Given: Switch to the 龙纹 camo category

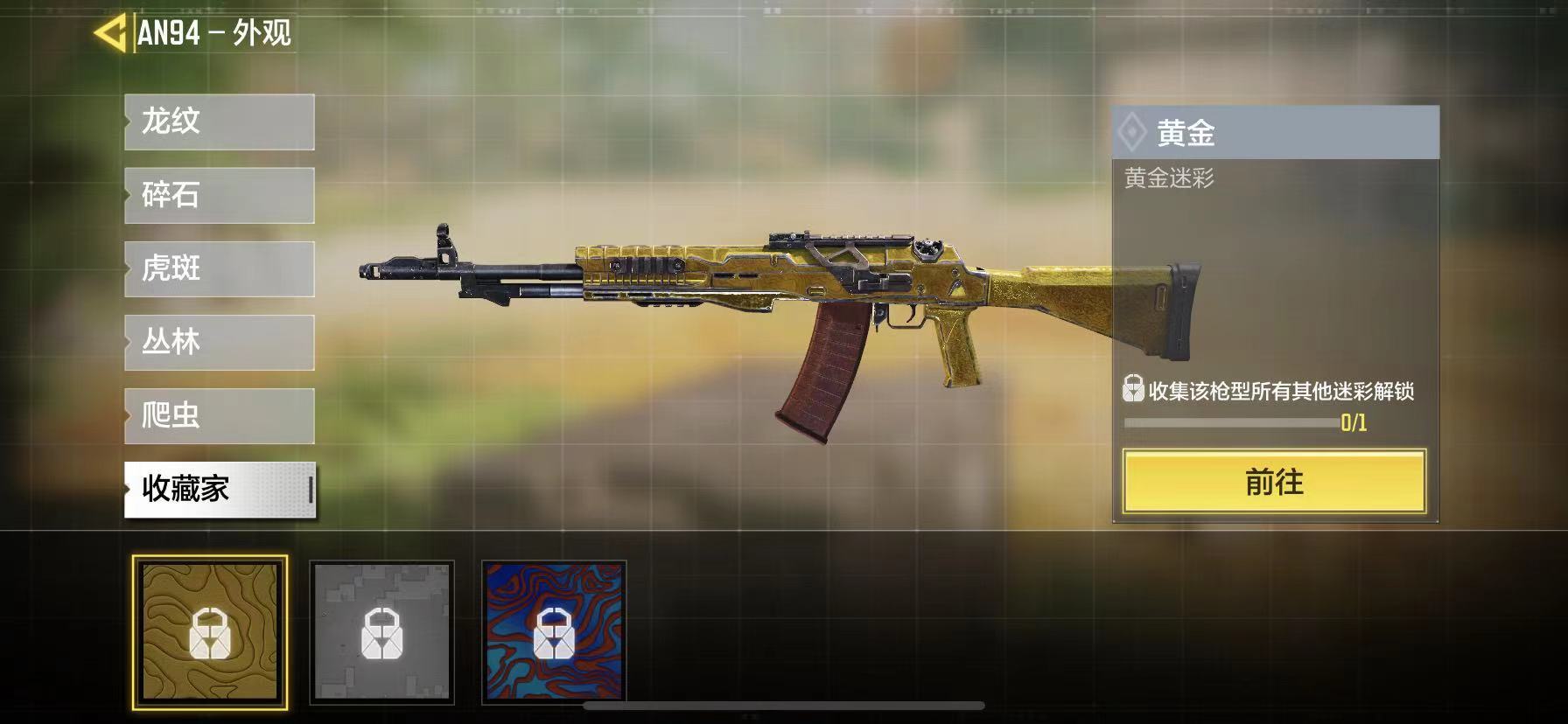Looking at the screenshot, I should tap(219, 122).
